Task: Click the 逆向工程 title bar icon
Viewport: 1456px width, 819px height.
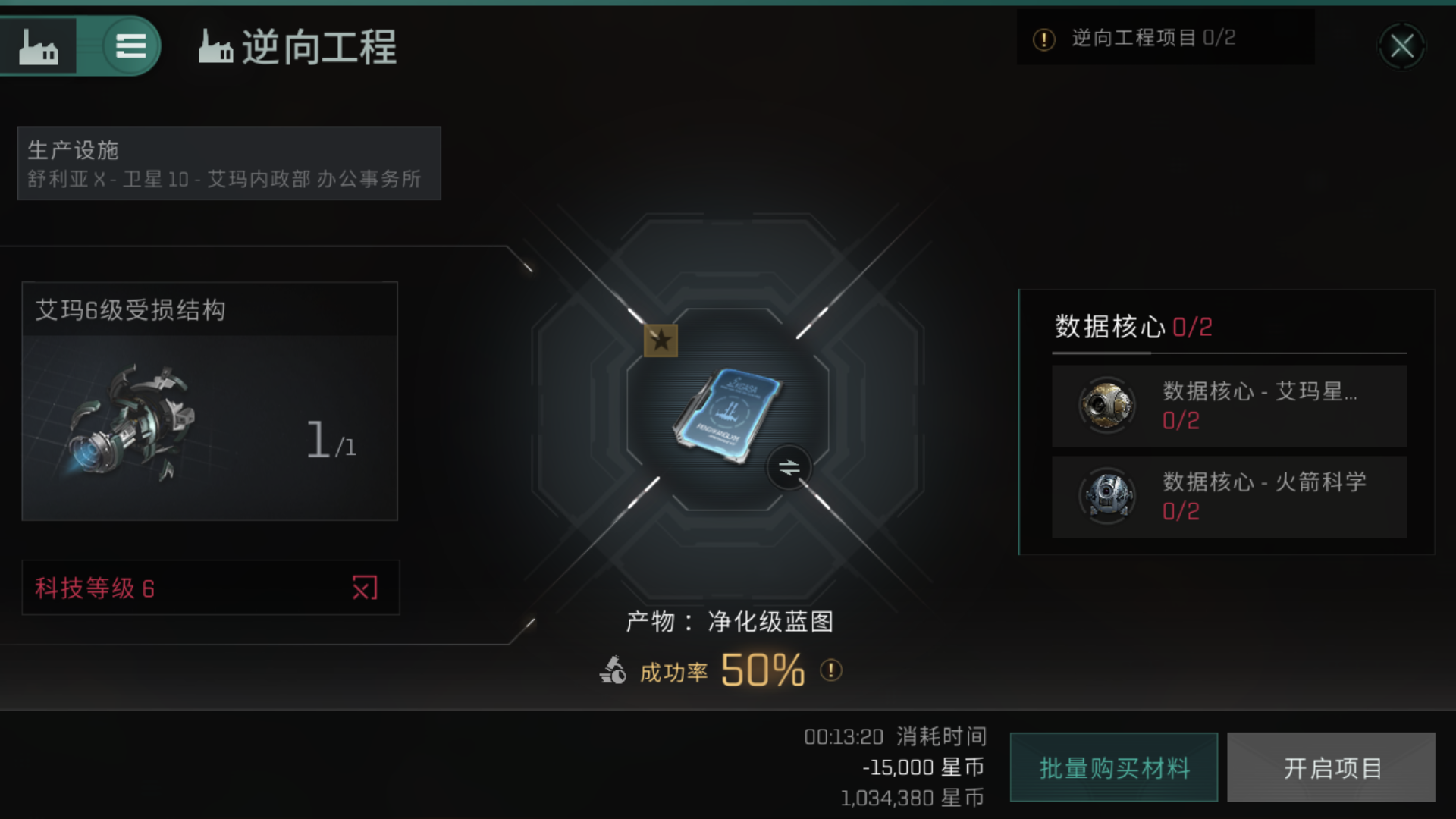Action: coord(215,48)
